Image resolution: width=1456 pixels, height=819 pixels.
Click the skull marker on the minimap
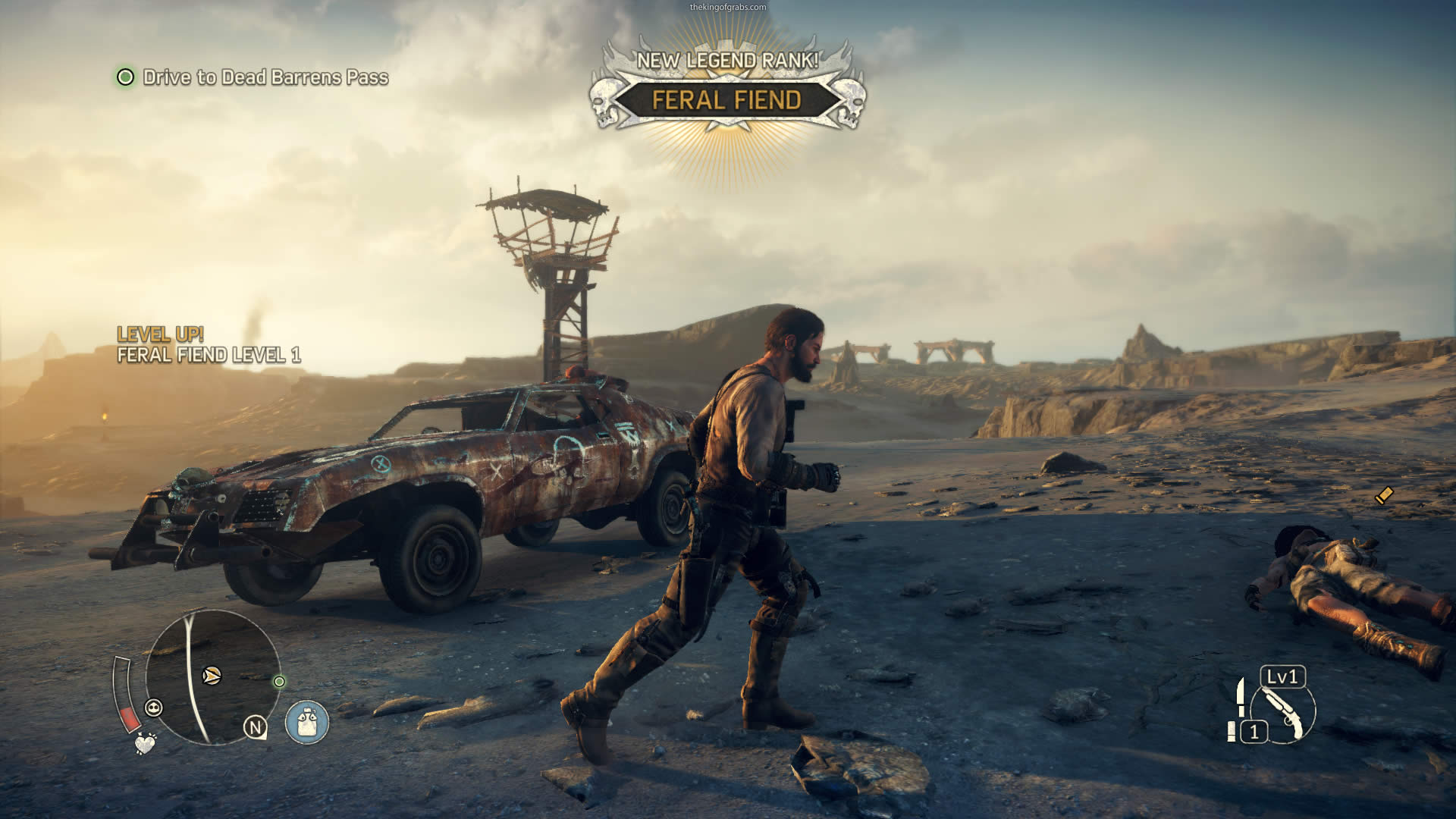tap(154, 708)
